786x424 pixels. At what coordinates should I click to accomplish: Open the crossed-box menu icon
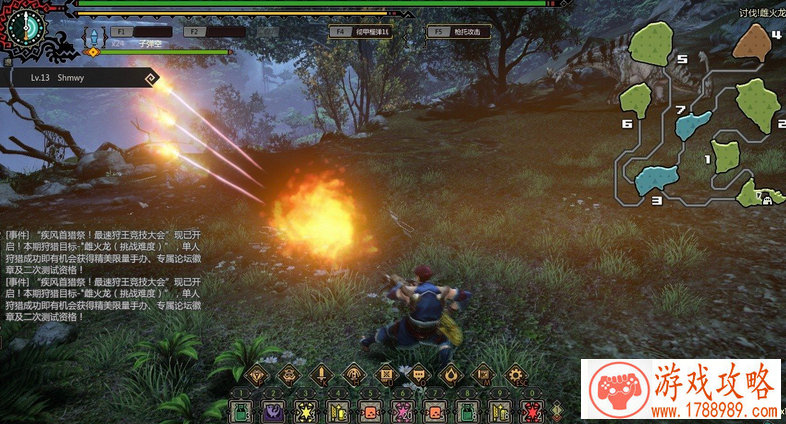click(x=386, y=376)
